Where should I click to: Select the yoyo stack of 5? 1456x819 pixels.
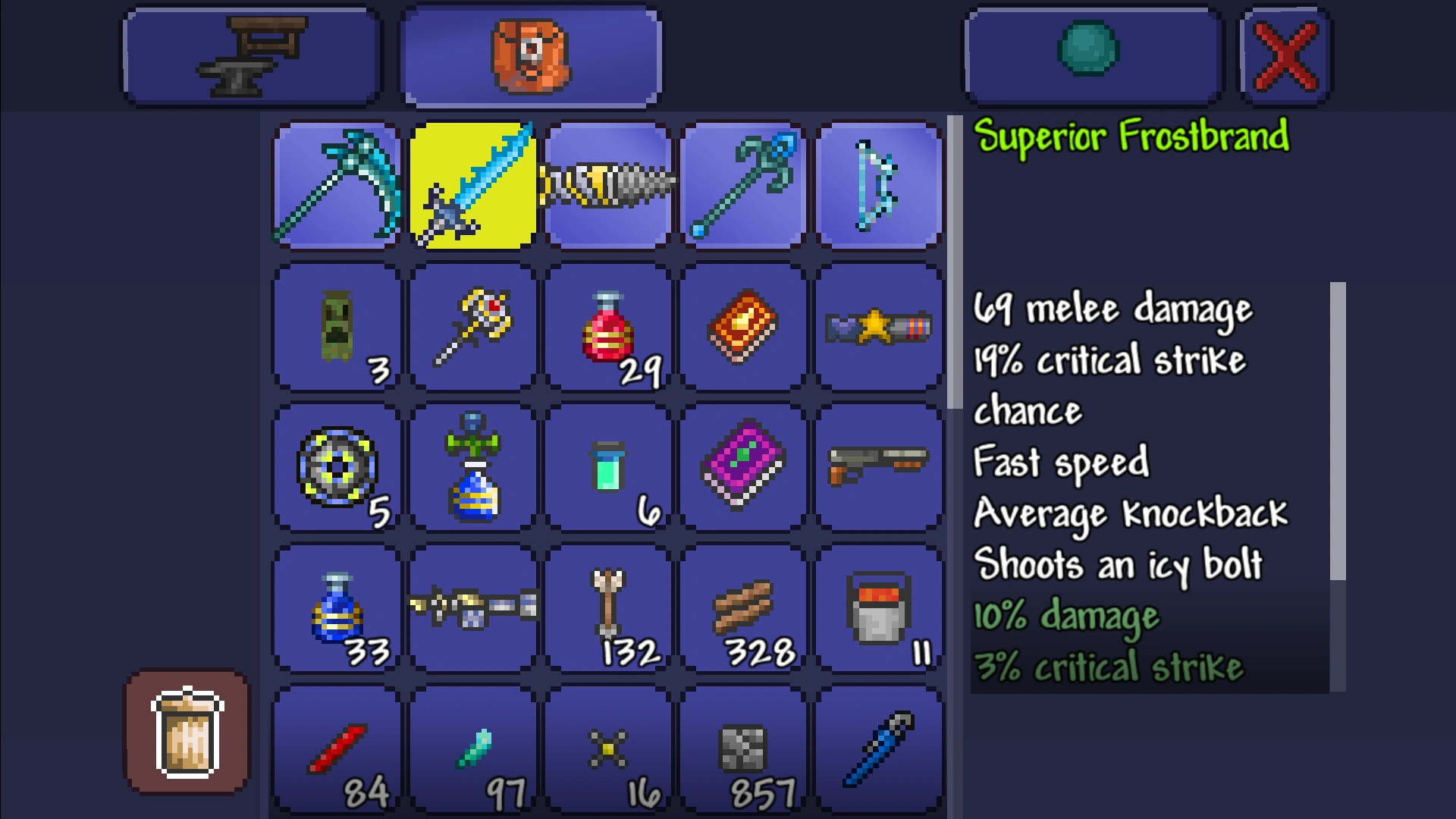pos(336,467)
